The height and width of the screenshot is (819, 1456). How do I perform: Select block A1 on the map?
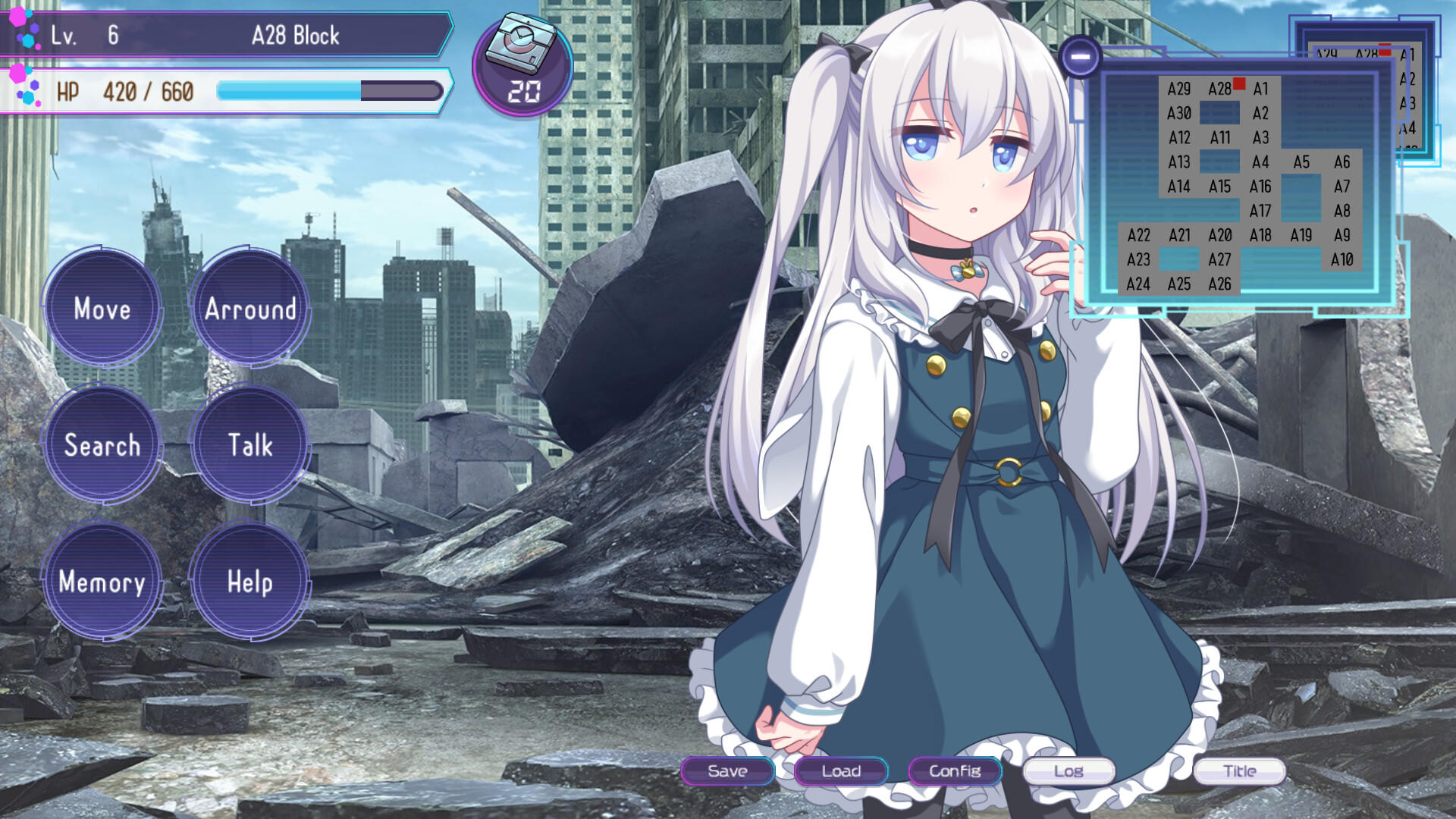(1261, 89)
